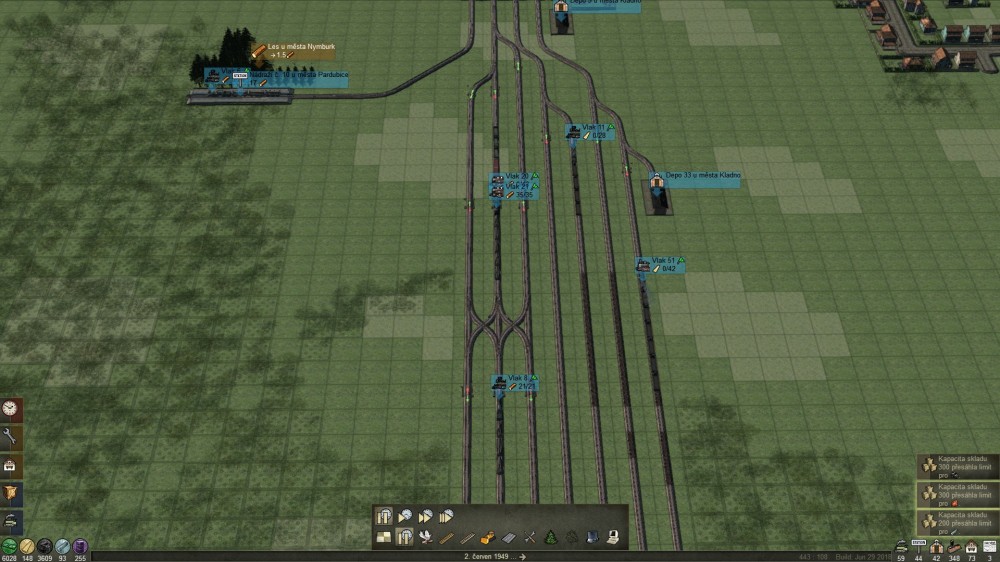Open the top warehouse capacity notification
Image resolution: width=1000 pixels, height=562 pixels.
coord(958,466)
